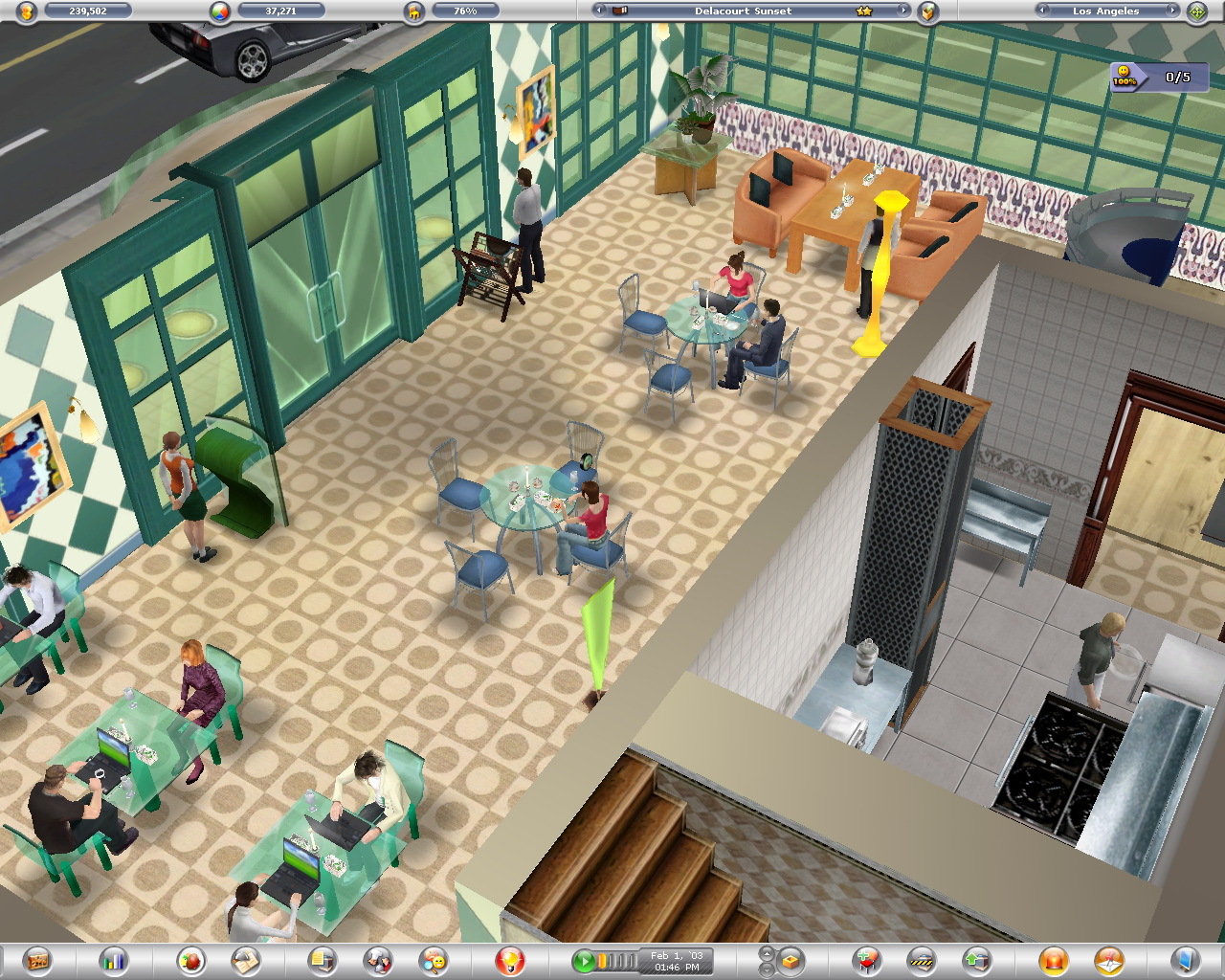Toggle the cube wall-view icon
Screen dimensions: 1225x980
click(791, 961)
